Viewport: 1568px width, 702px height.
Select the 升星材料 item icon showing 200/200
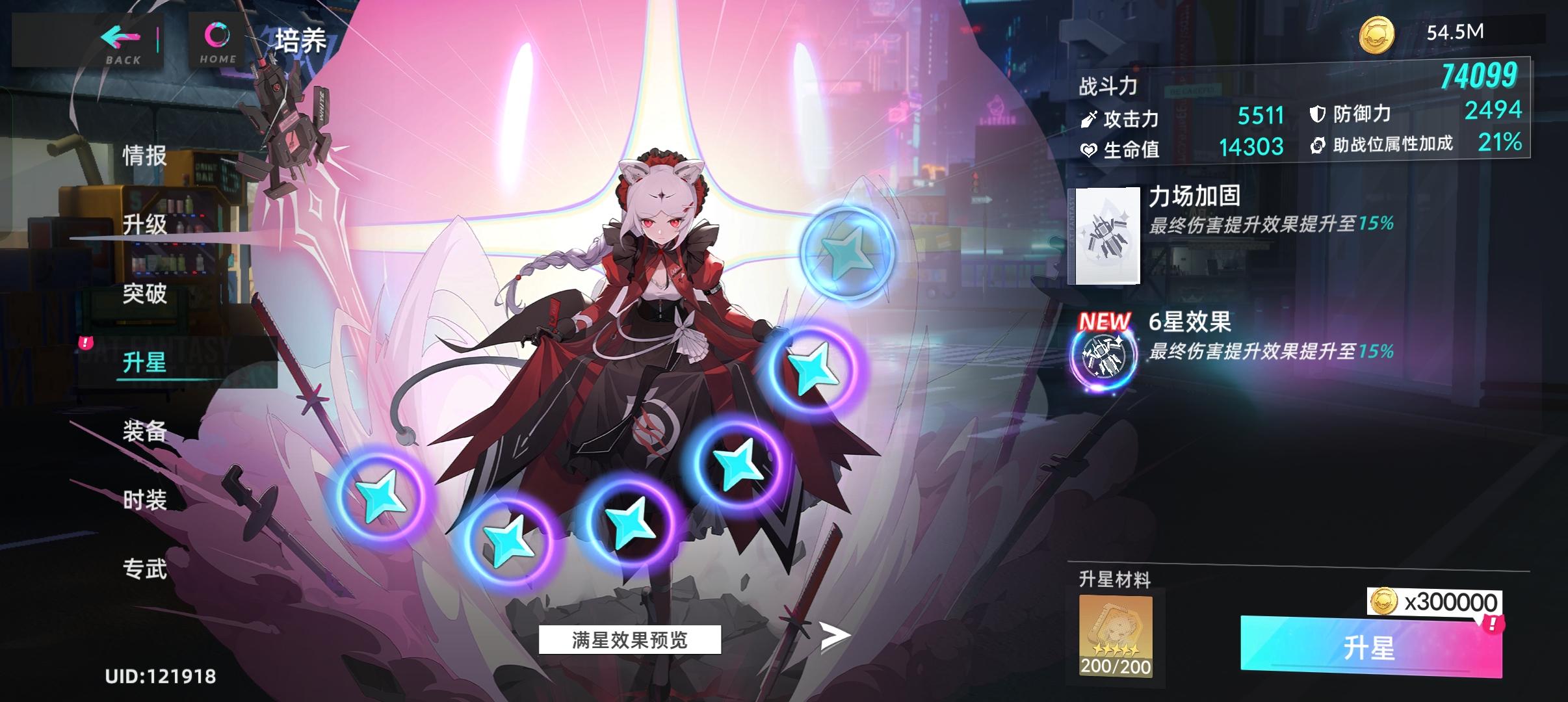click(1116, 634)
